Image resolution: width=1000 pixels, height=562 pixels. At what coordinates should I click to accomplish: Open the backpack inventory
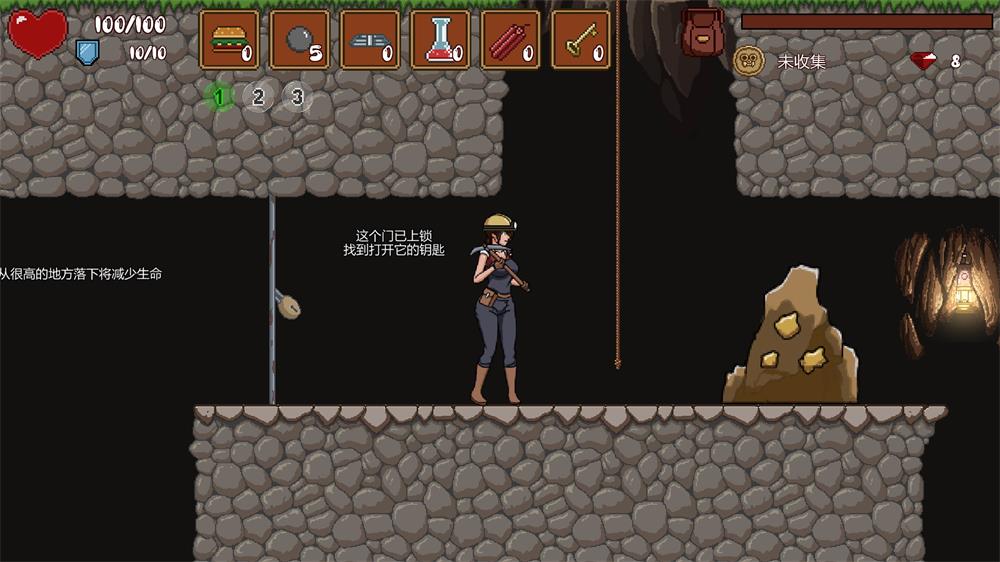pos(703,33)
